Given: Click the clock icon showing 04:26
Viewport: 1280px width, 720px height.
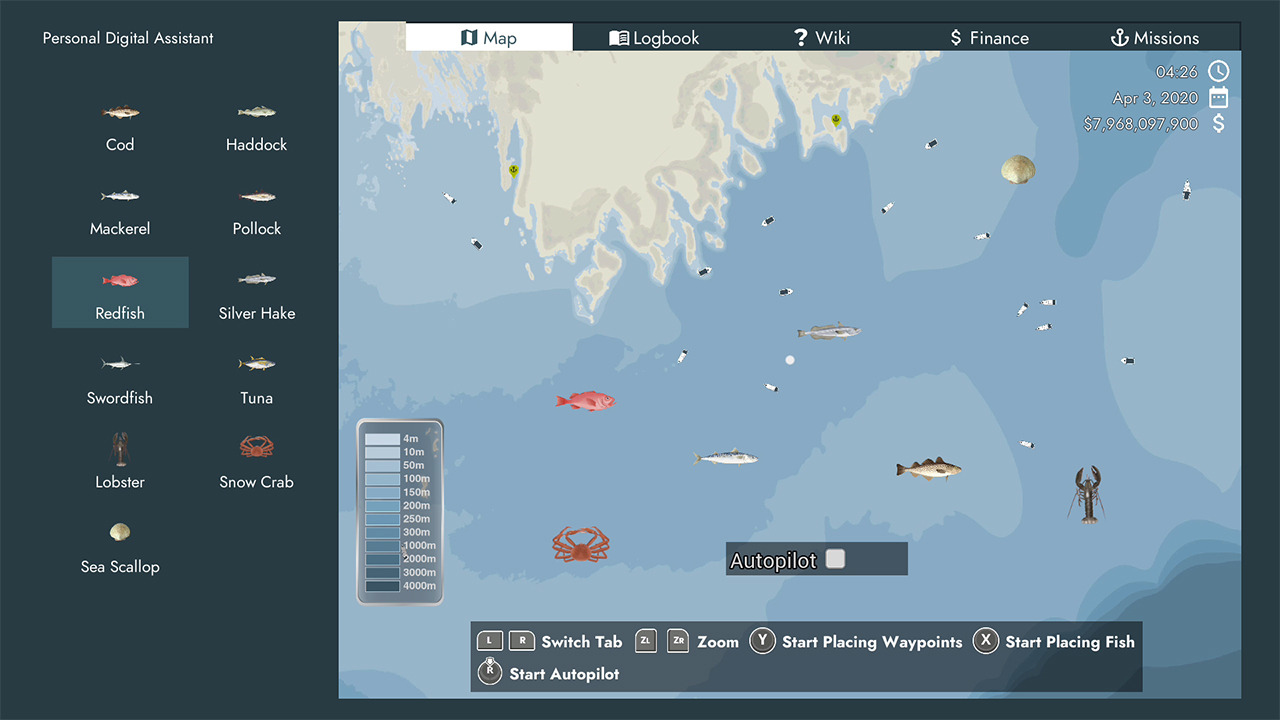Looking at the screenshot, I should point(1218,71).
